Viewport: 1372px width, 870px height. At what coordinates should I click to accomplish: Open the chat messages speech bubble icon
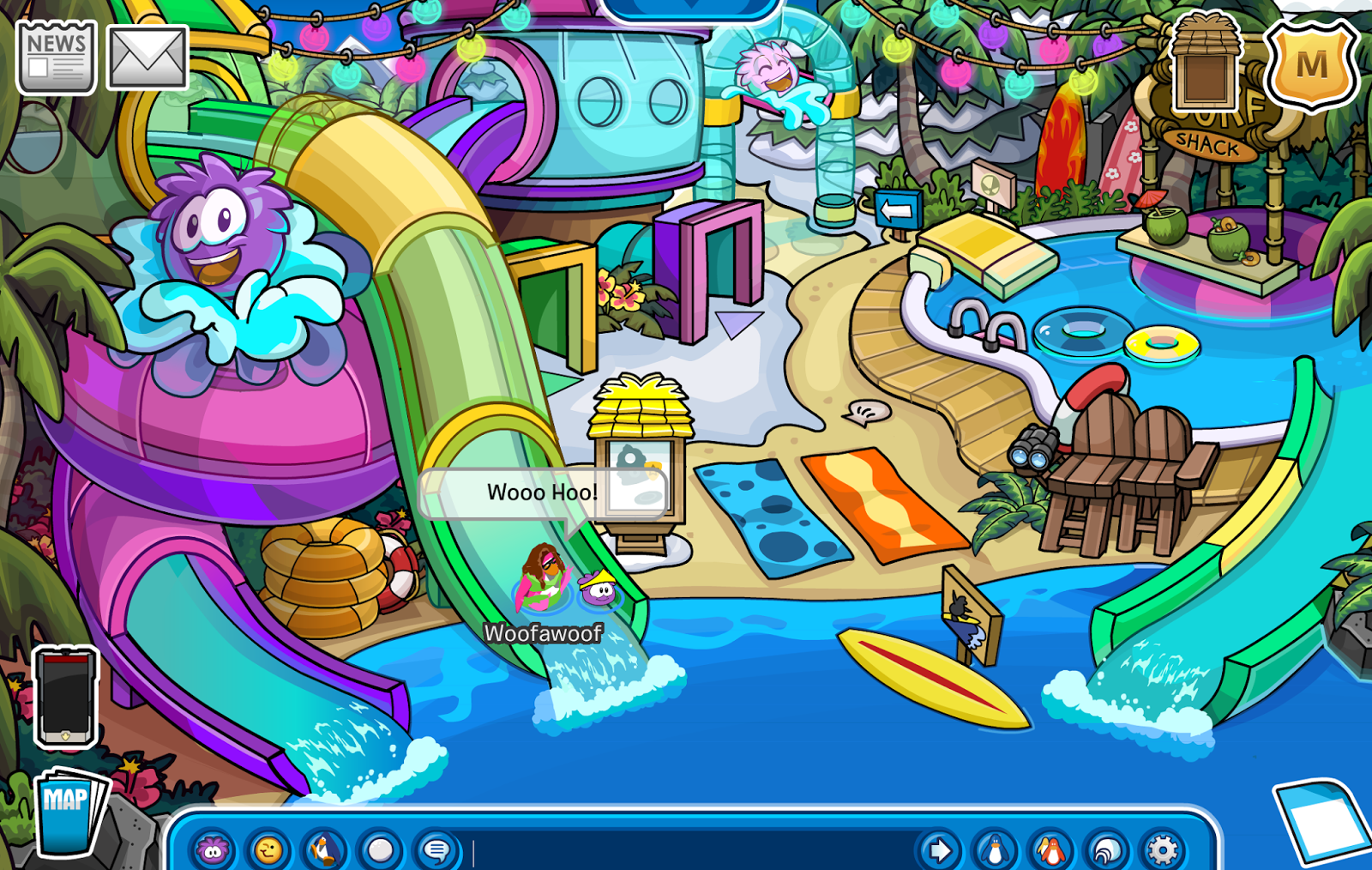tap(434, 849)
